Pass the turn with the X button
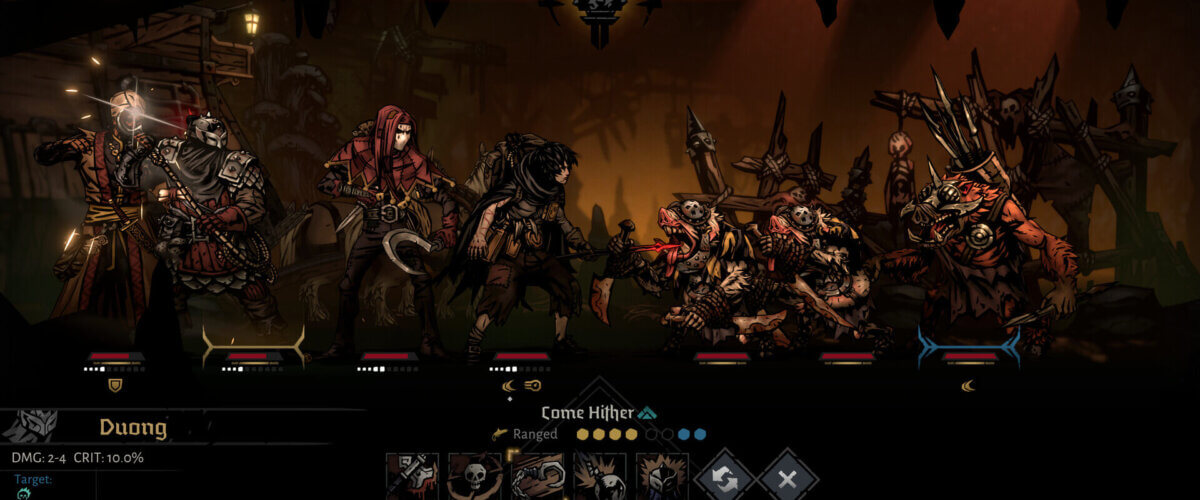Screen dimensions: 1200x500 click(787, 478)
